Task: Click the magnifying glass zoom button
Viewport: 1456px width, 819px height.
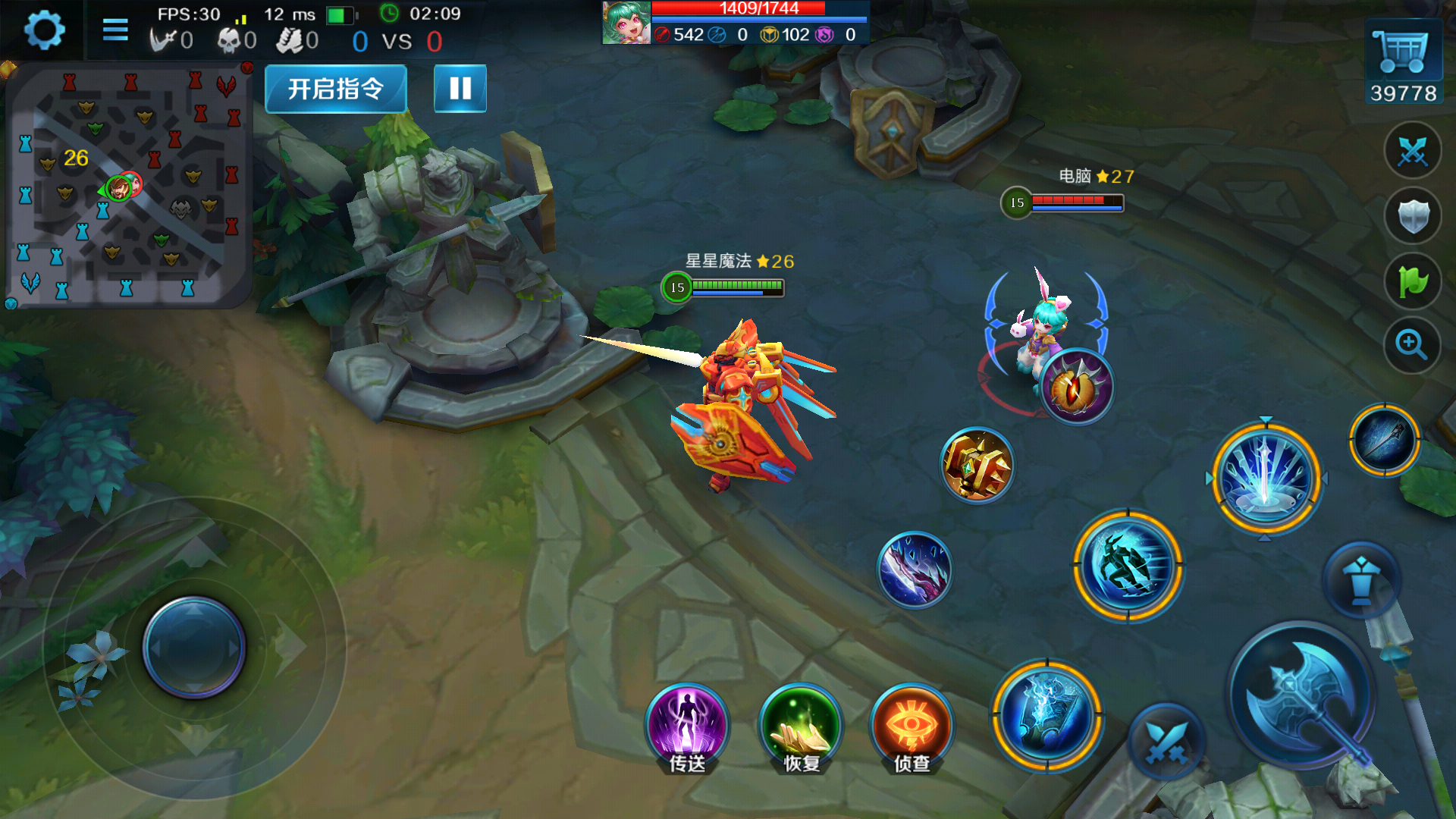Action: click(1412, 346)
